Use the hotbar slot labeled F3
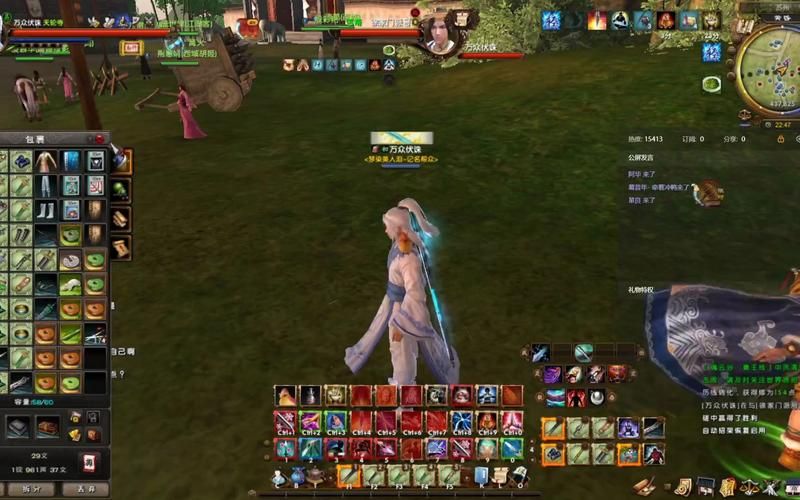The height and width of the screenshot is (500, 800). pyautogui.click(x=399, y=475)
